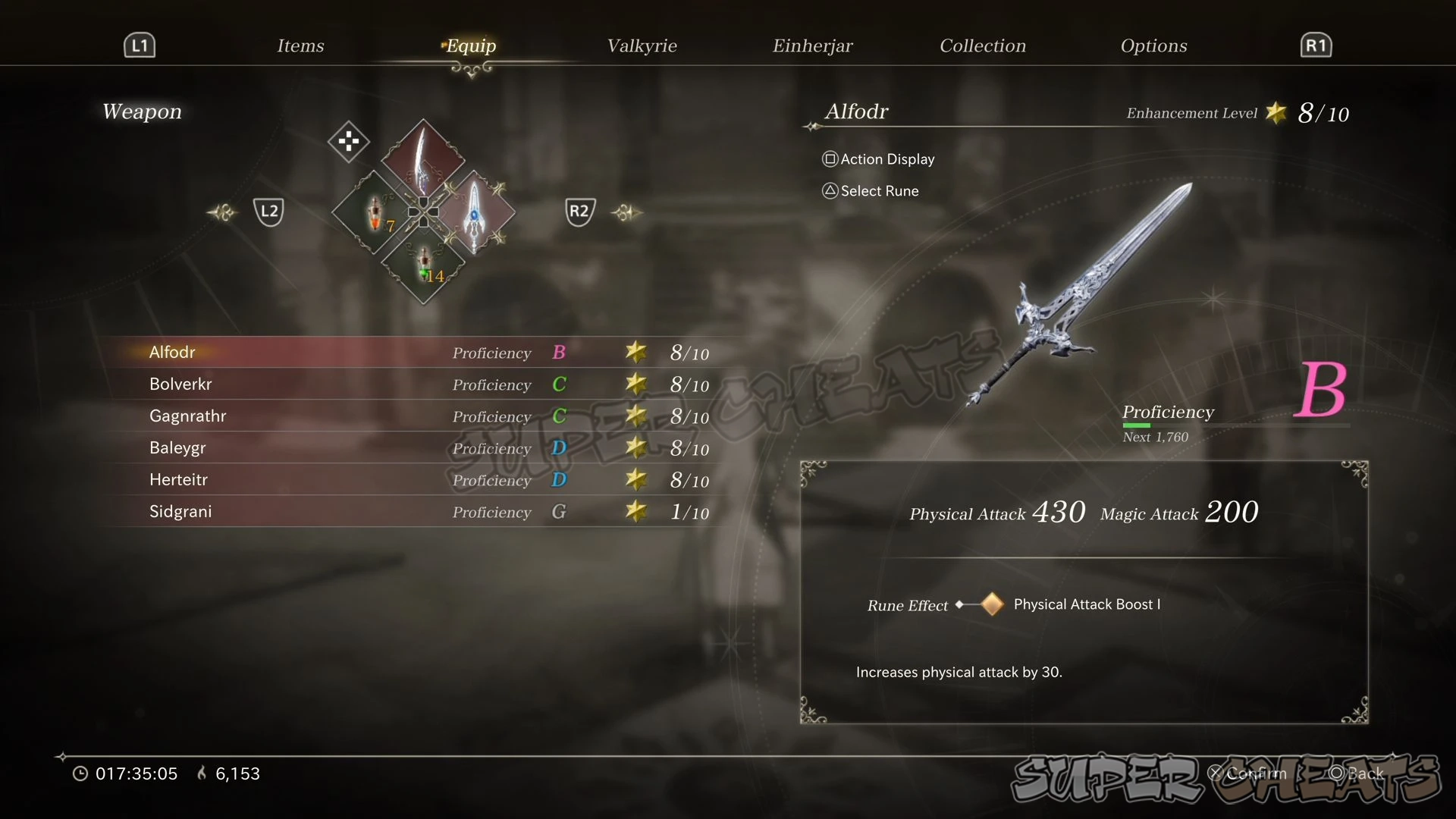Select the bottom item slot with count 14
This screenshot has height=819, width=1456.
coord(423,263)
